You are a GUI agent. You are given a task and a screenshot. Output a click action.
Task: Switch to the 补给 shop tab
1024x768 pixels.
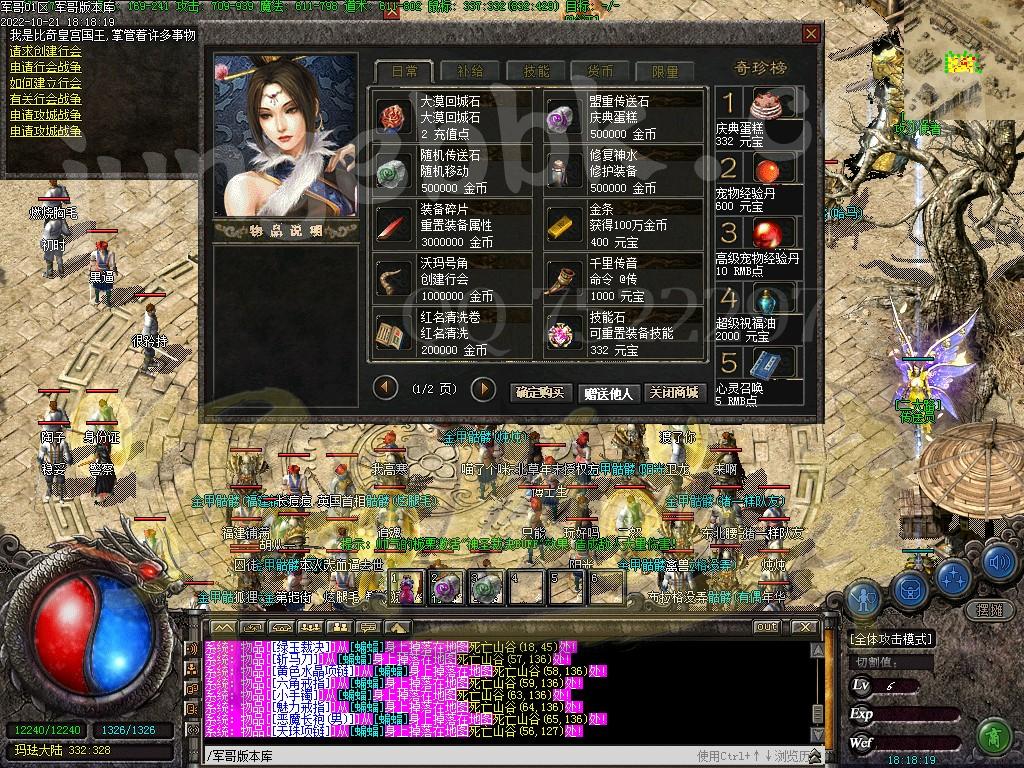(470, 71)
